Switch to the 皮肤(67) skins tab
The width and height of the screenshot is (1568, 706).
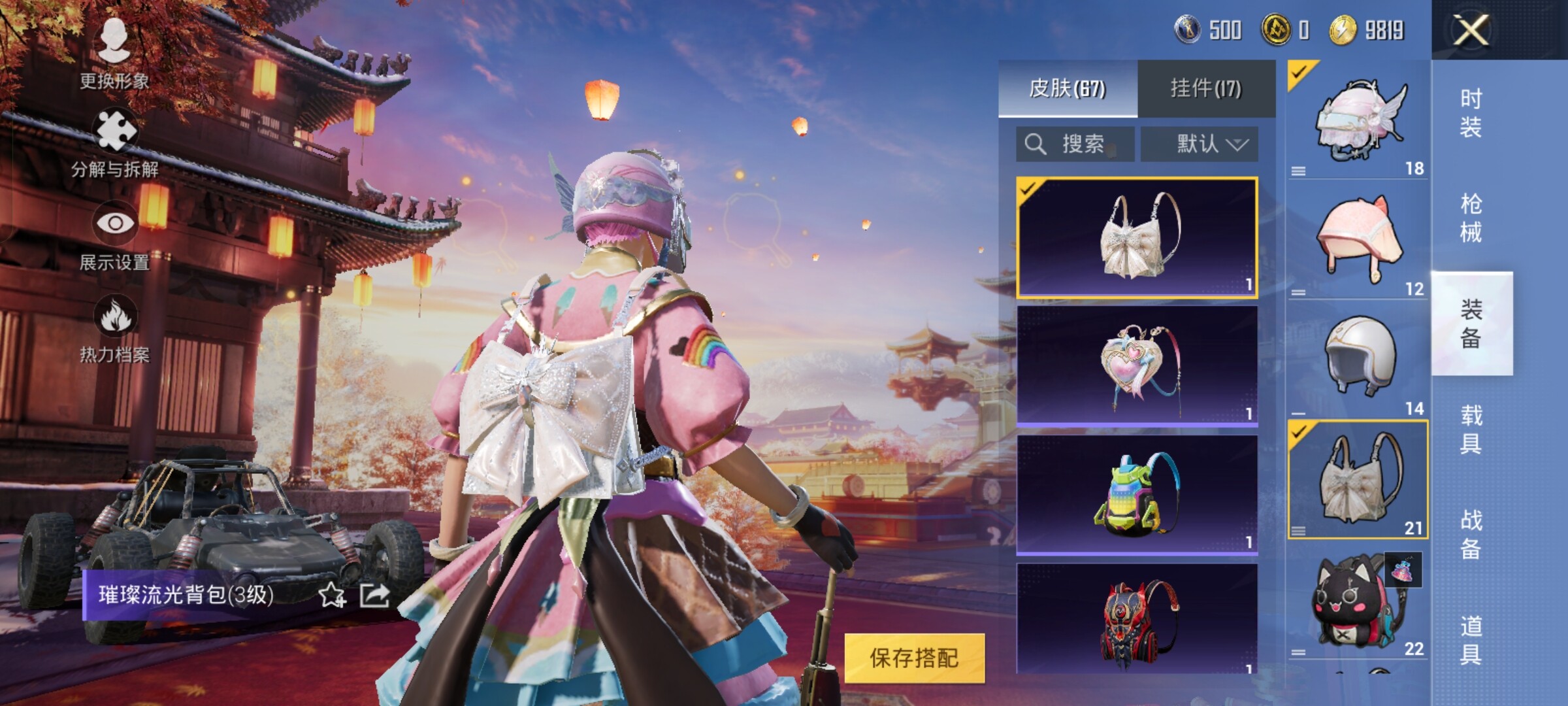(1068, 89)
